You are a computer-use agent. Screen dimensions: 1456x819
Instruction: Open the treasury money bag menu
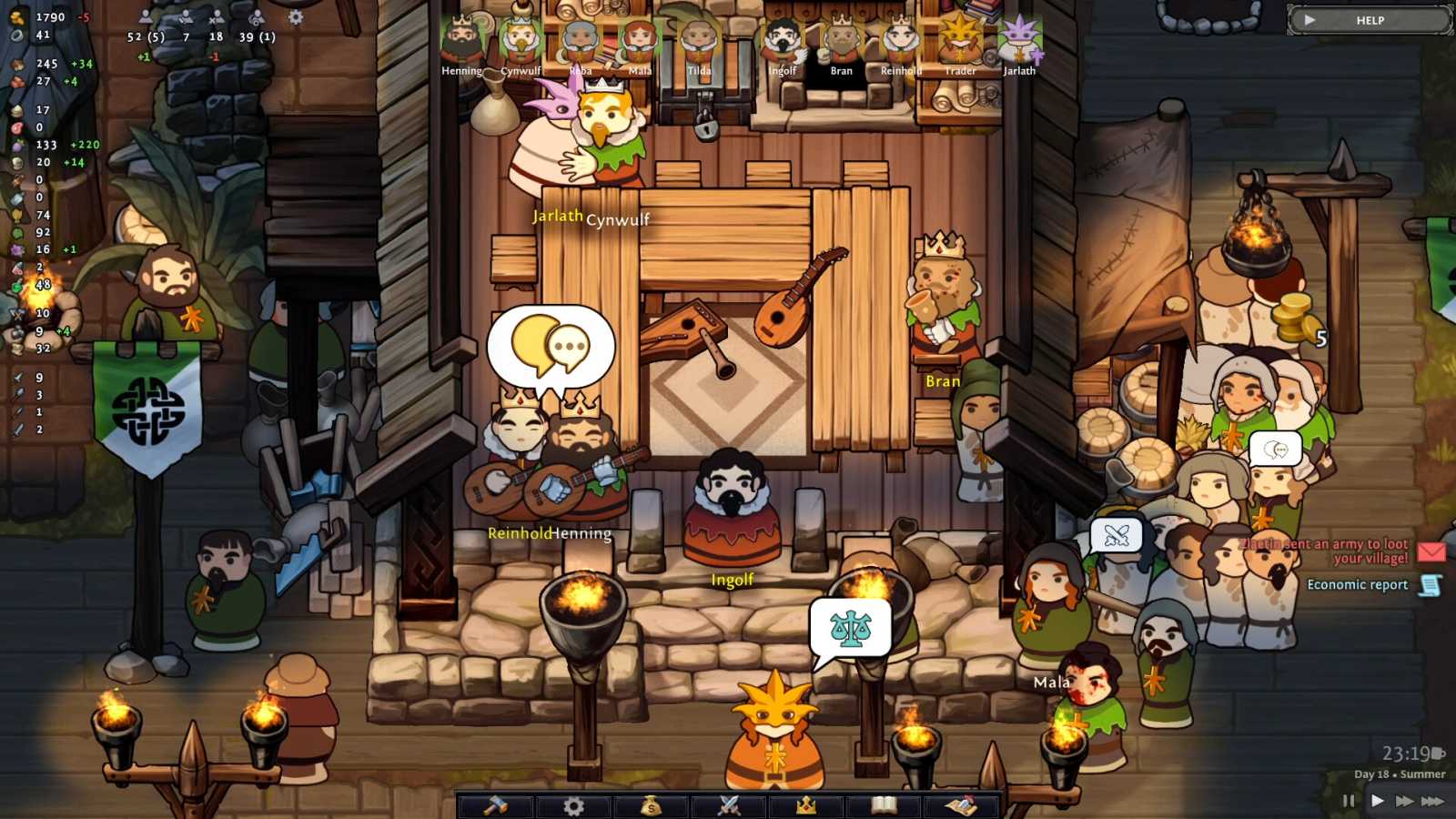click(649, 805)
